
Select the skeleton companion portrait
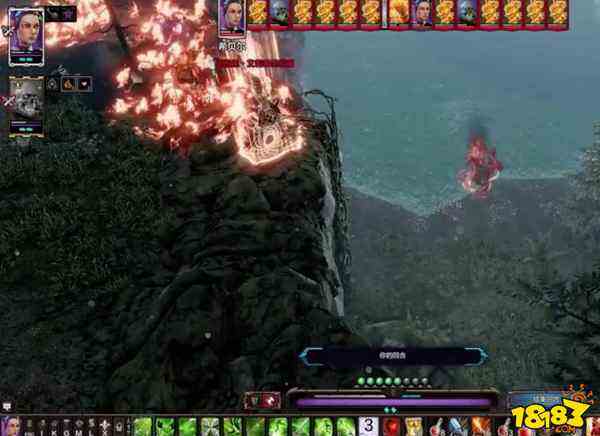tap(27, 99)
